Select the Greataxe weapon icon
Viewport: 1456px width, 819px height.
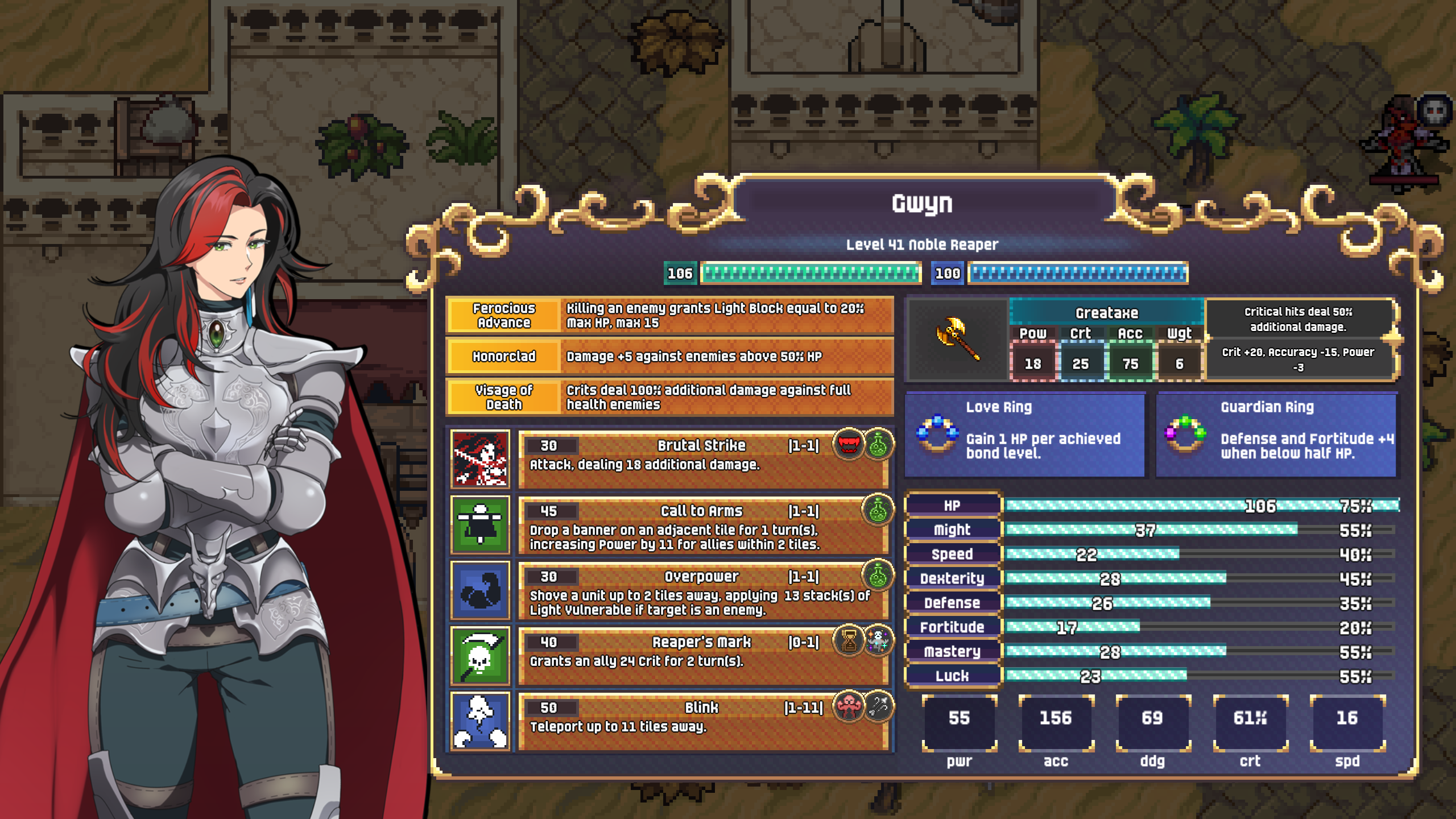(958, 339)
